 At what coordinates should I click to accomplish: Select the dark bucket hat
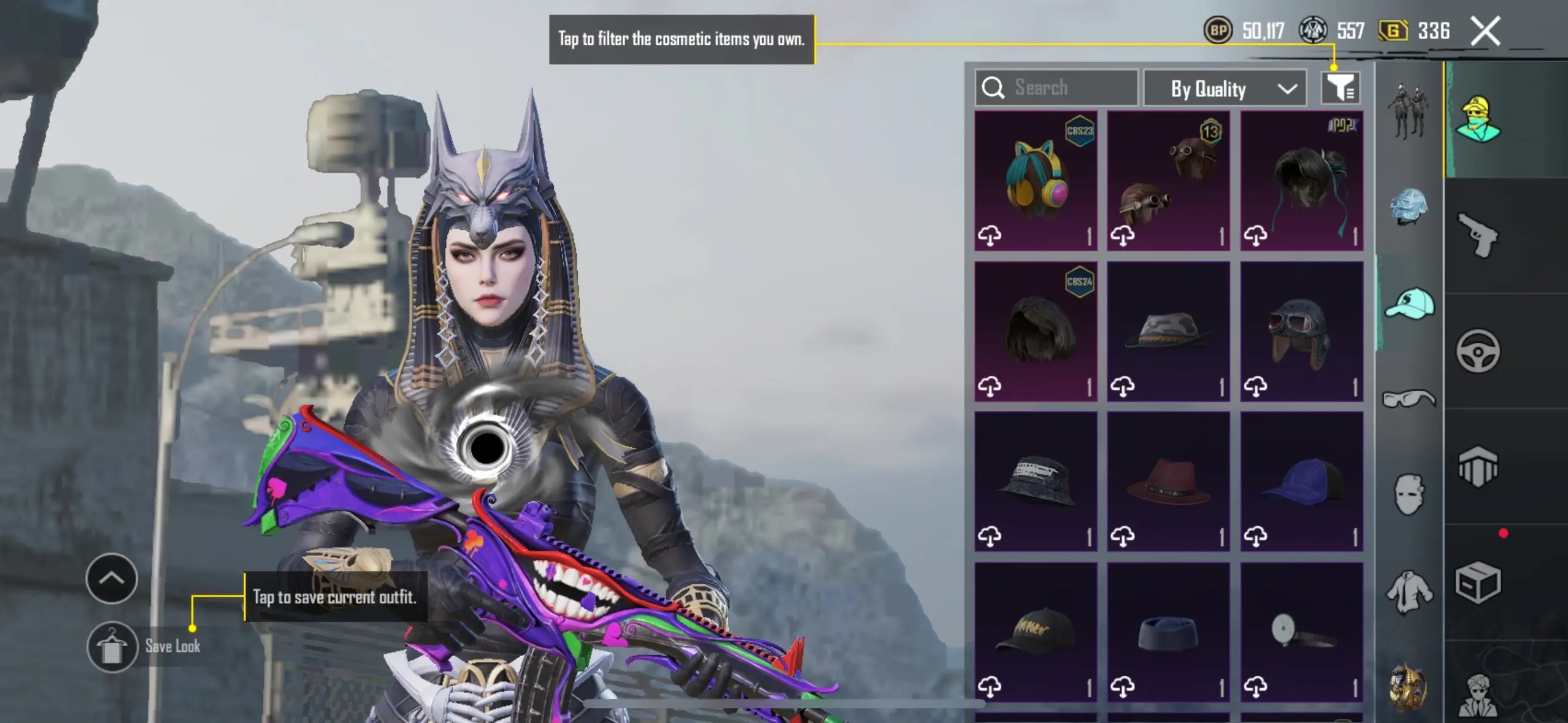click(1036, 482)
